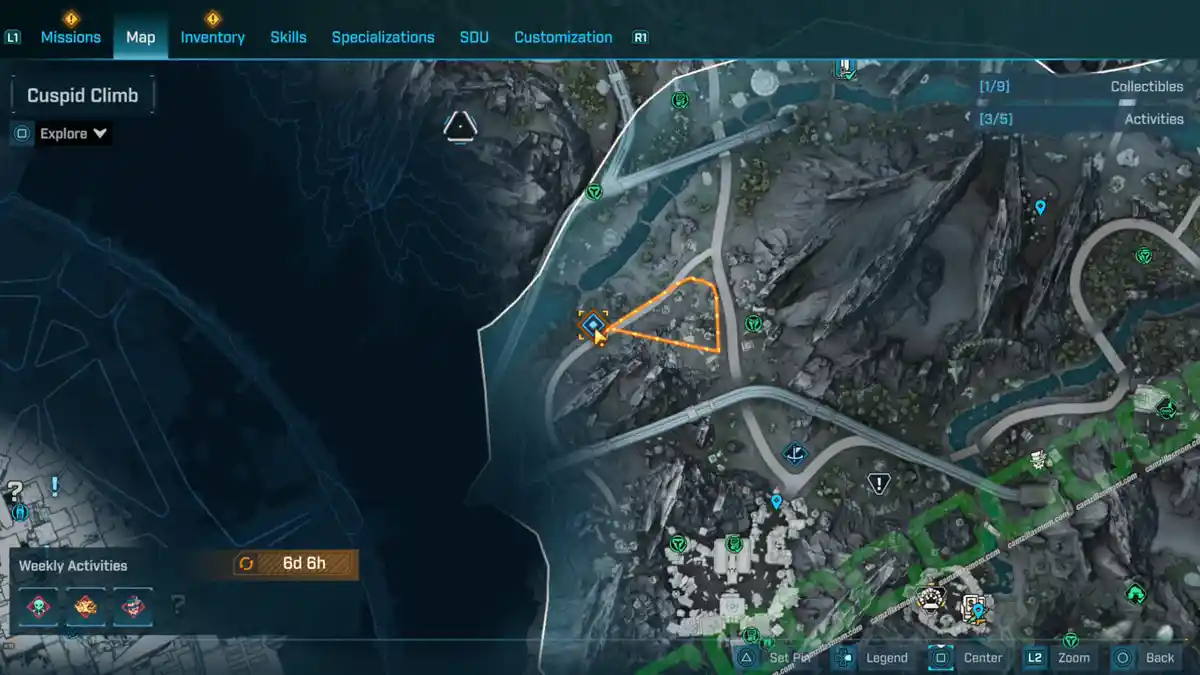Screen dimensions: 1200x675
Task: Show the Collectibles tracker row
Action: pyautogui.click(x=1082, y=87)
